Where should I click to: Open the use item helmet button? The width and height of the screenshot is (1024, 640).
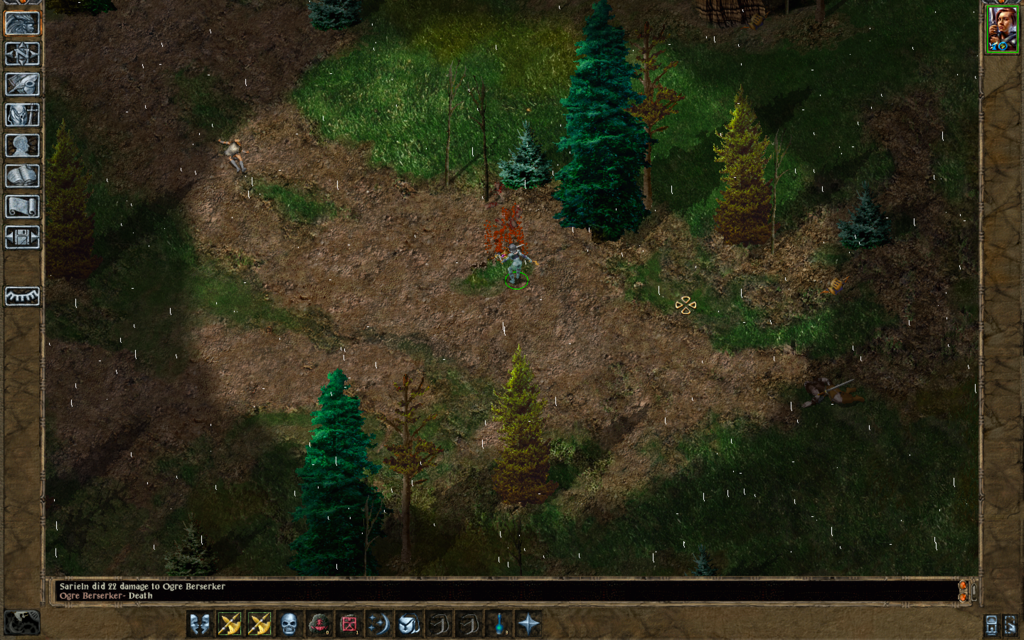(x=409, y=624)
